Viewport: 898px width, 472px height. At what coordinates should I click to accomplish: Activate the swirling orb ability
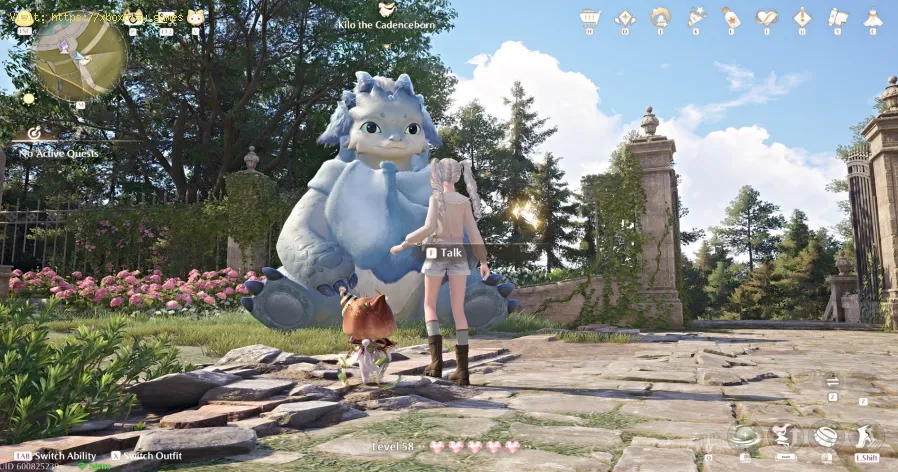[743, 437]
